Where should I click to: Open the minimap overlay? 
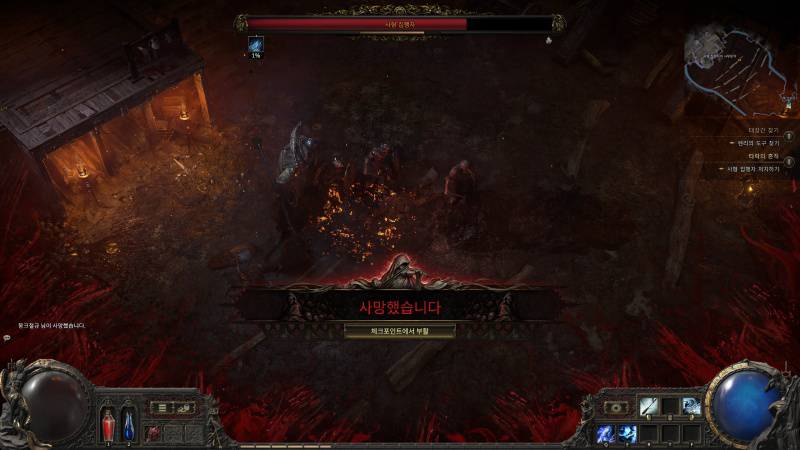(x=738, y=65)
